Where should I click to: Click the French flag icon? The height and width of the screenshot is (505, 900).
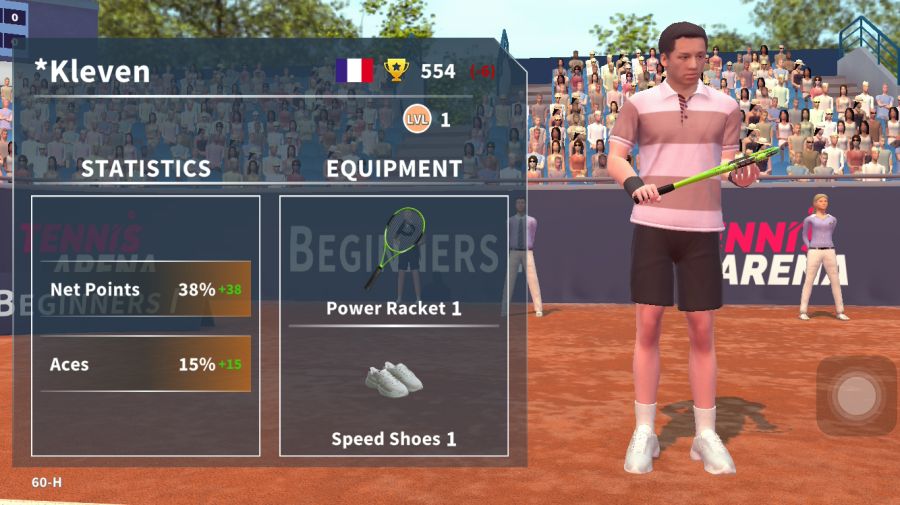(354, 71)
